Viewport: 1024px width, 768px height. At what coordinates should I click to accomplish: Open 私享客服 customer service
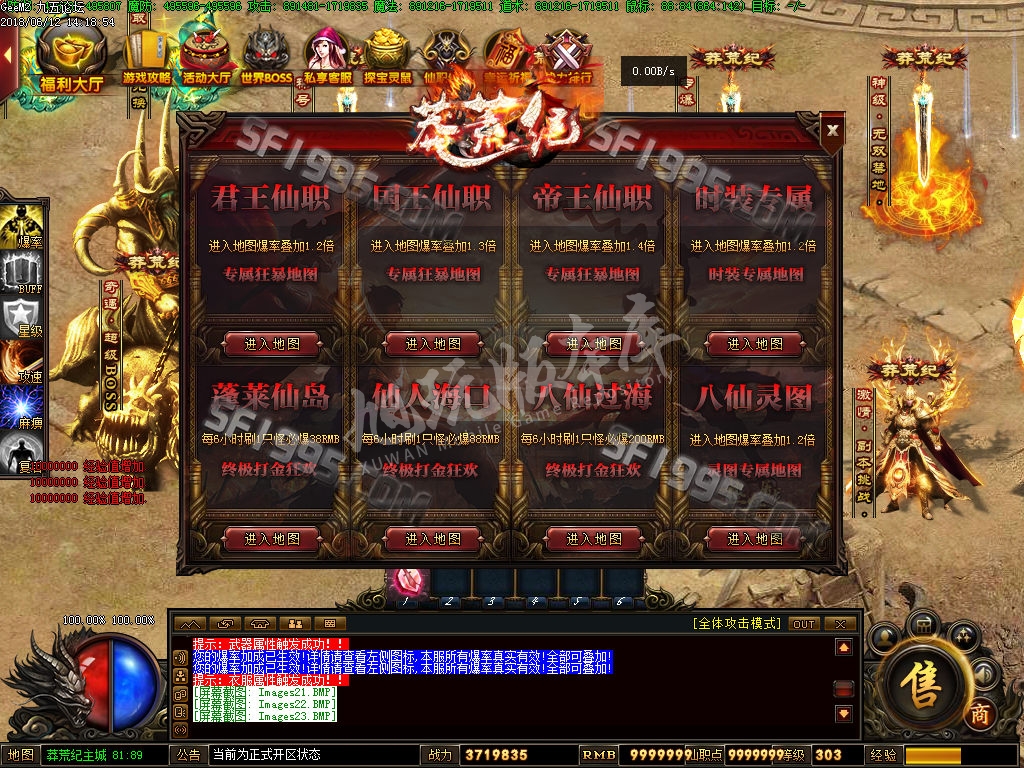pyautogui.click(x=328, y=58)
